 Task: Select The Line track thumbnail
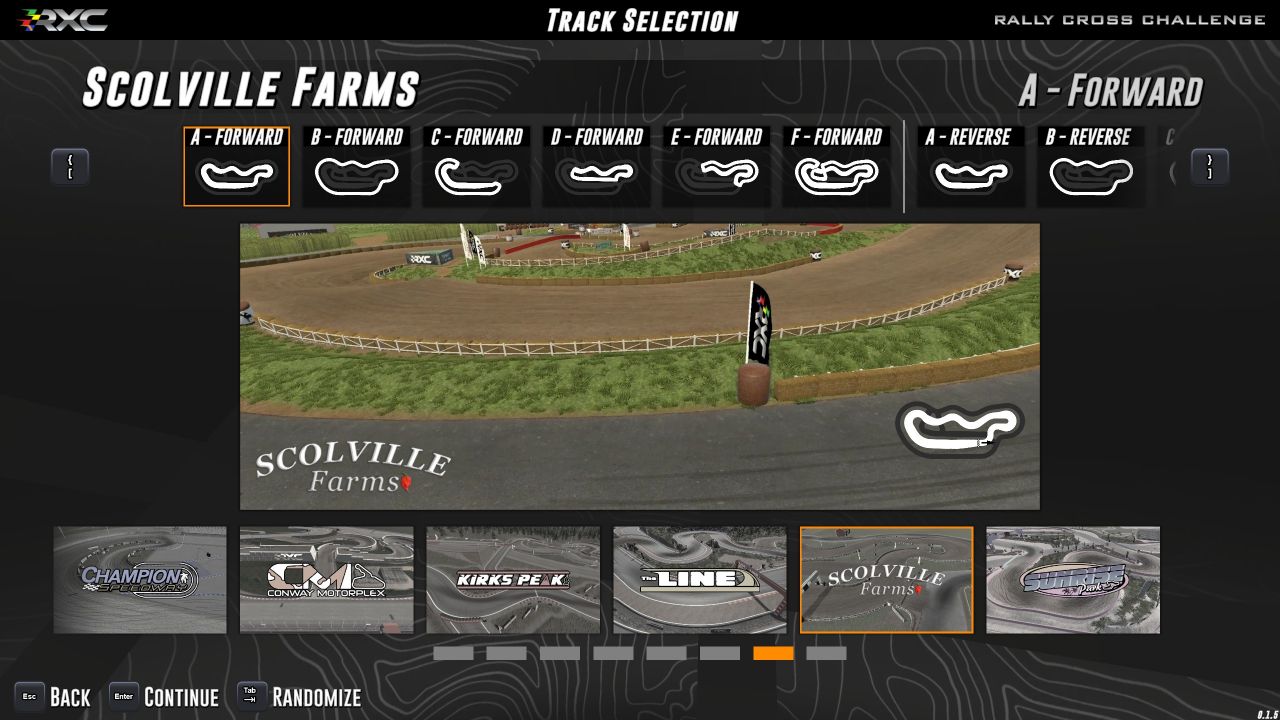(x=700, y=580)
